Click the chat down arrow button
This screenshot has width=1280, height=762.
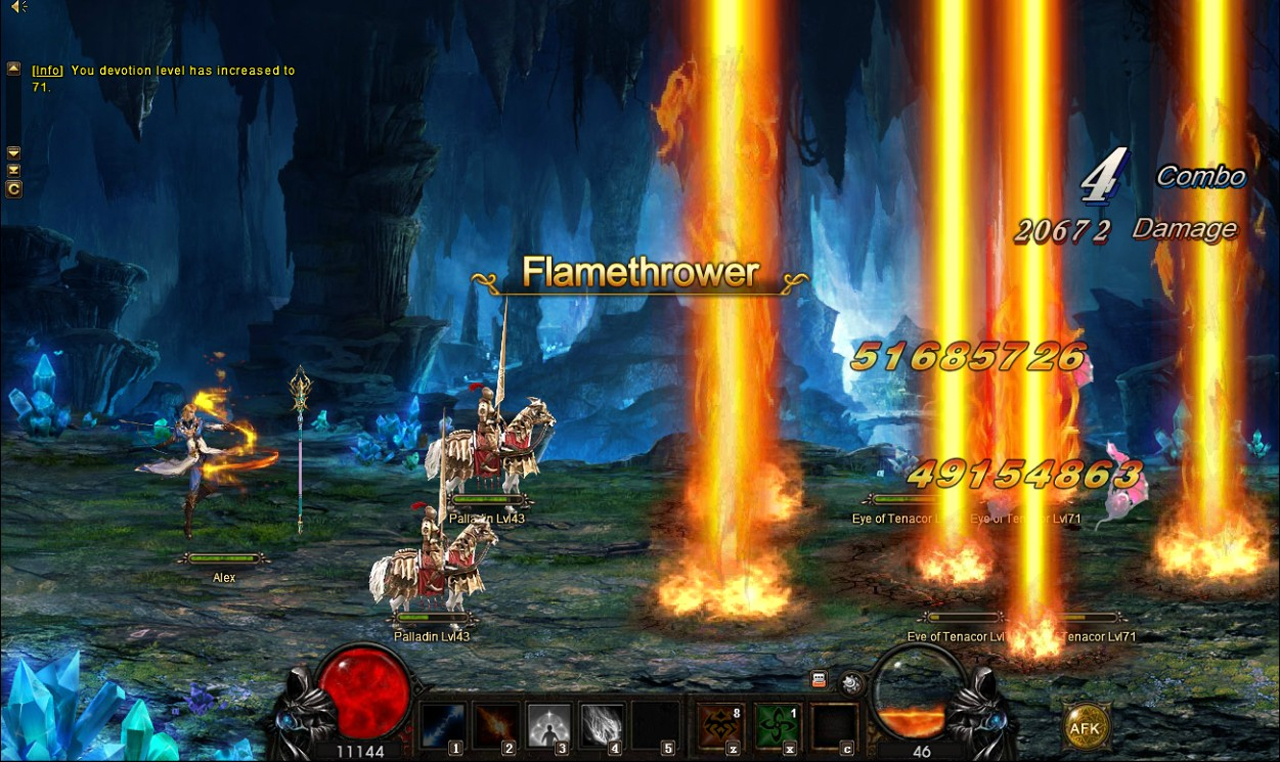pyautogui.click(x=14, y=153)
